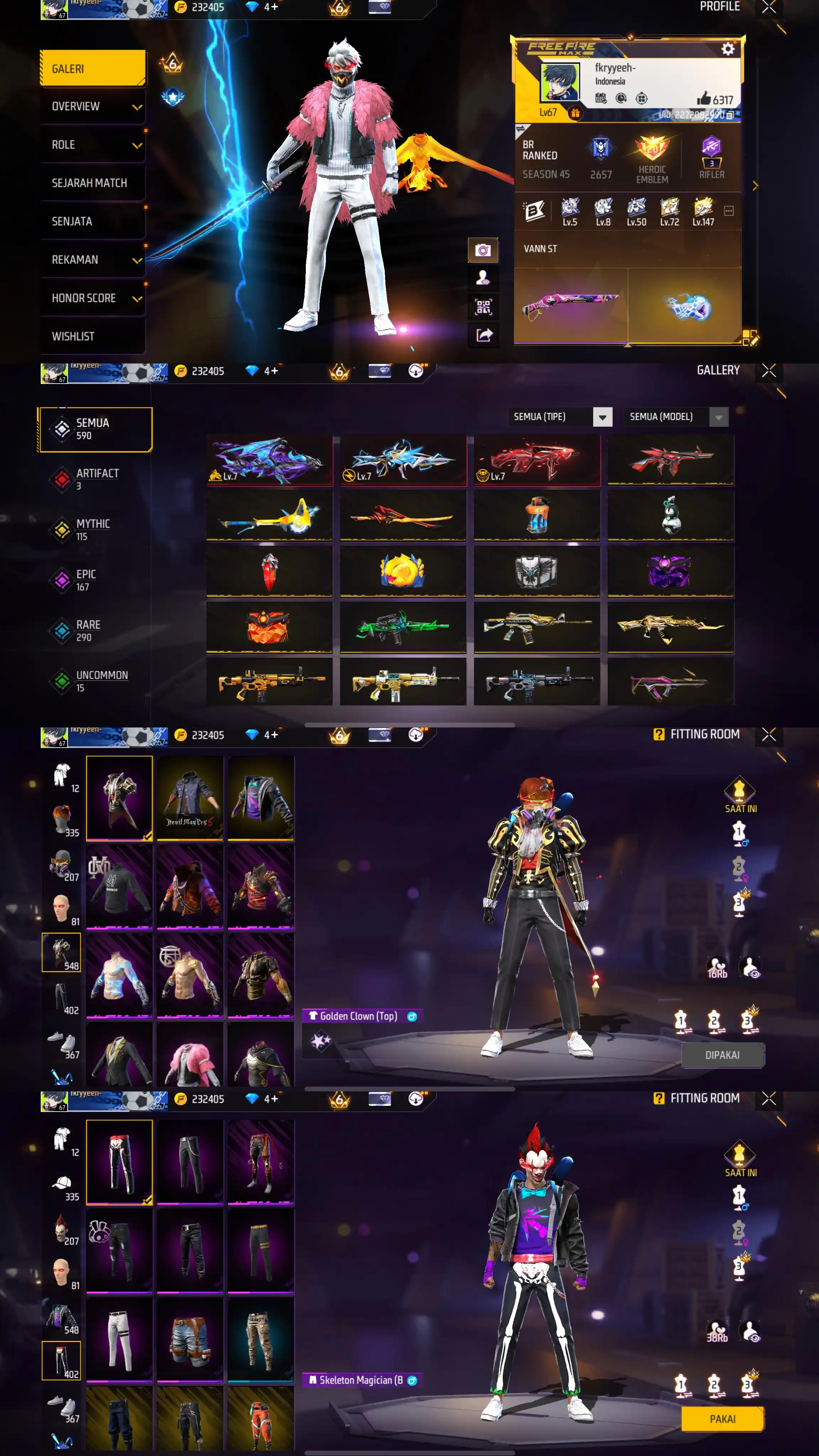Screen dimensions: 819x1456
Task: Expand the Overview section
Action: 92,107
